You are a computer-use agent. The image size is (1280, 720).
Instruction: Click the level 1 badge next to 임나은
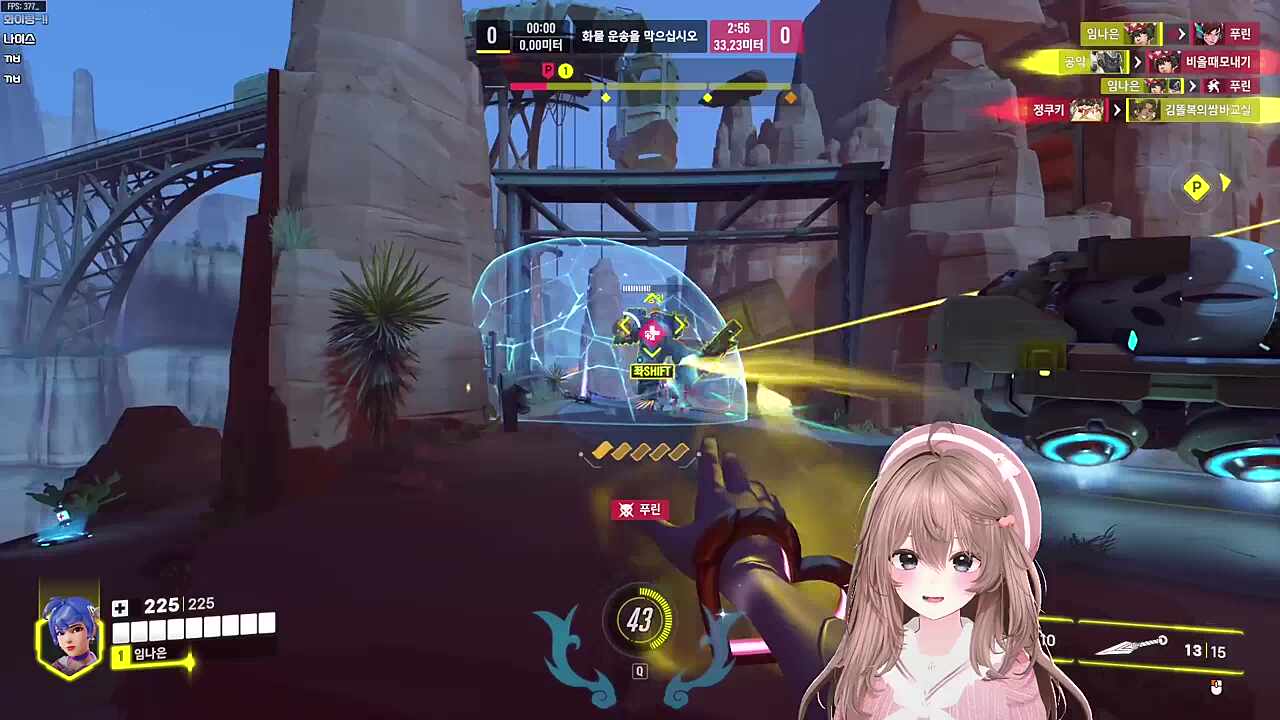pos(119,656)
